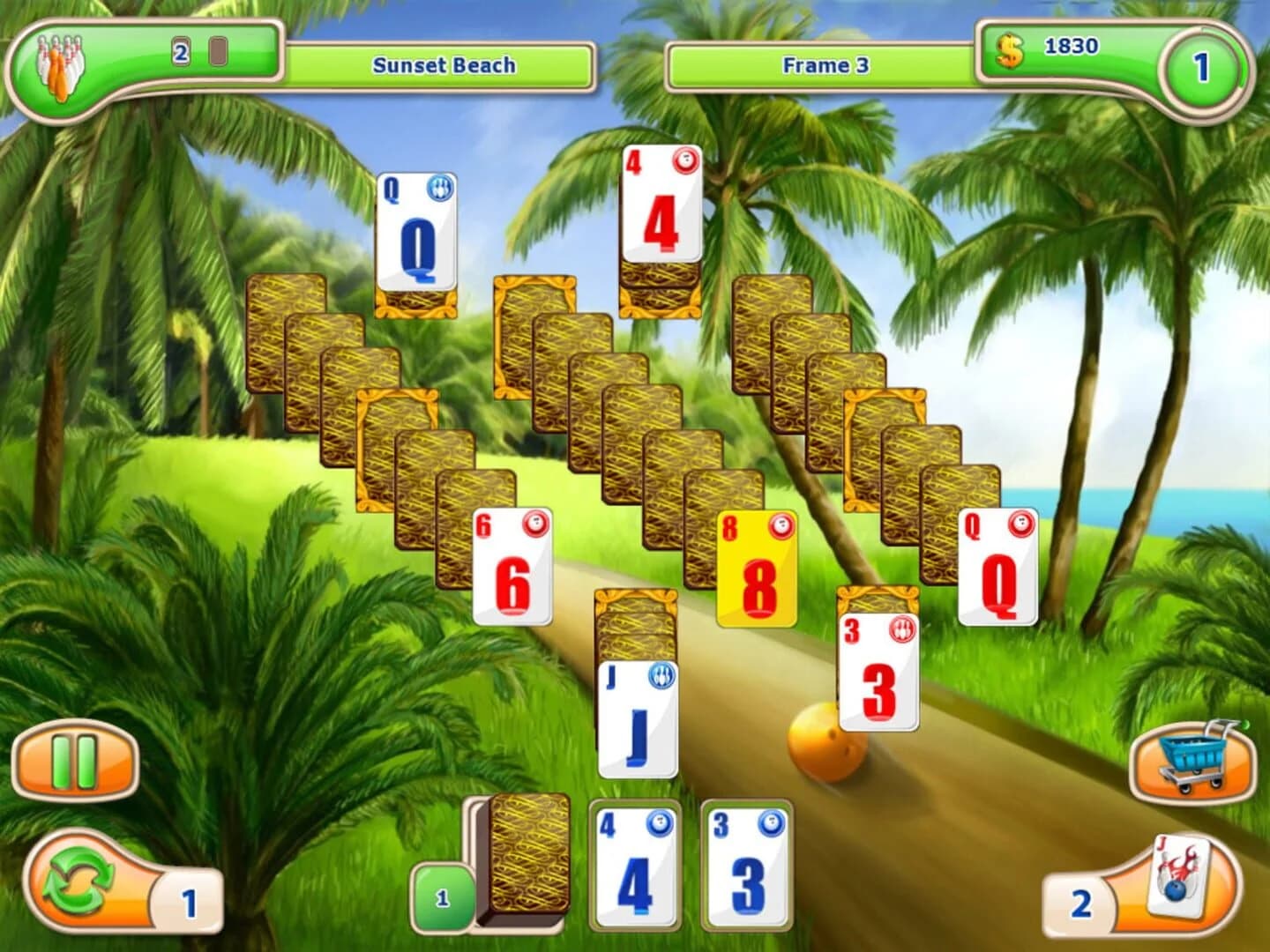Click the pause button

click(75, 763)
